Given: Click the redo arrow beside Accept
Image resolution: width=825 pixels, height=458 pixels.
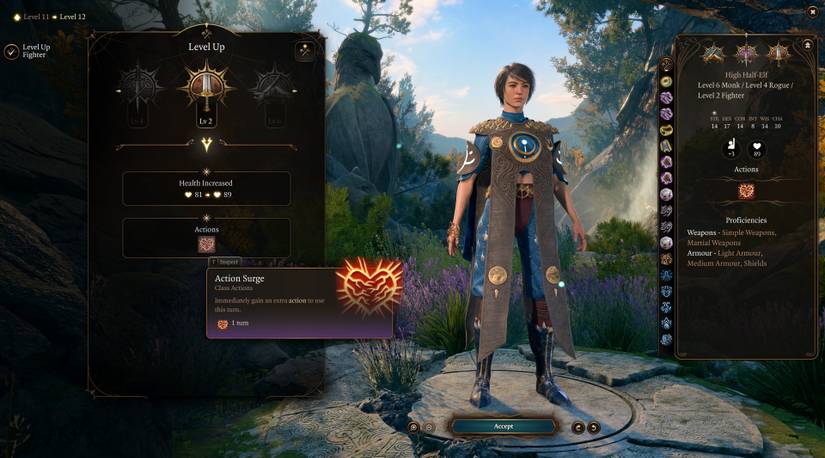Looking at the screenshot, I should tap(594, 427).
